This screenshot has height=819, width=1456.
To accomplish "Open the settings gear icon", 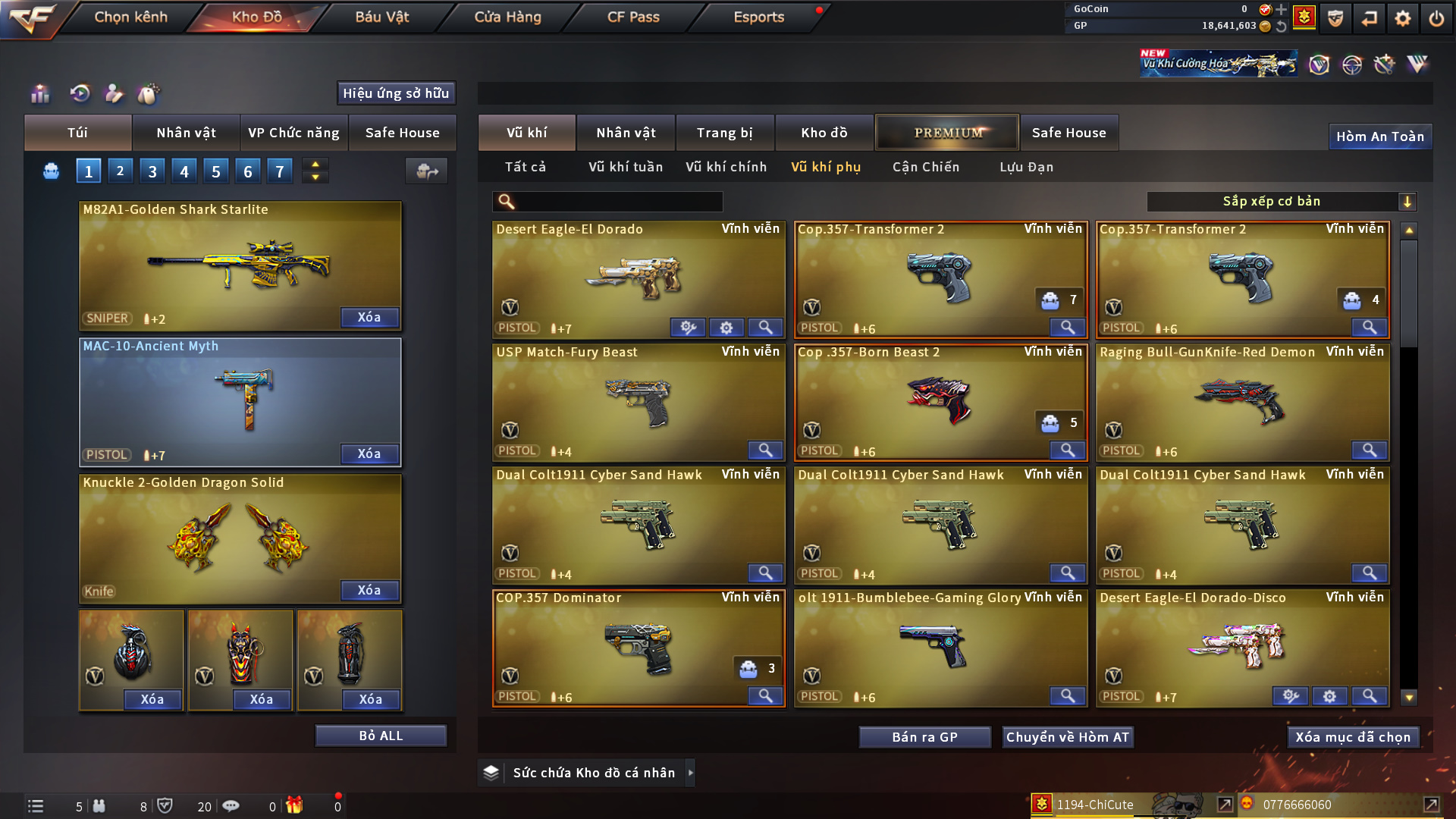I will coord(1402,18).
